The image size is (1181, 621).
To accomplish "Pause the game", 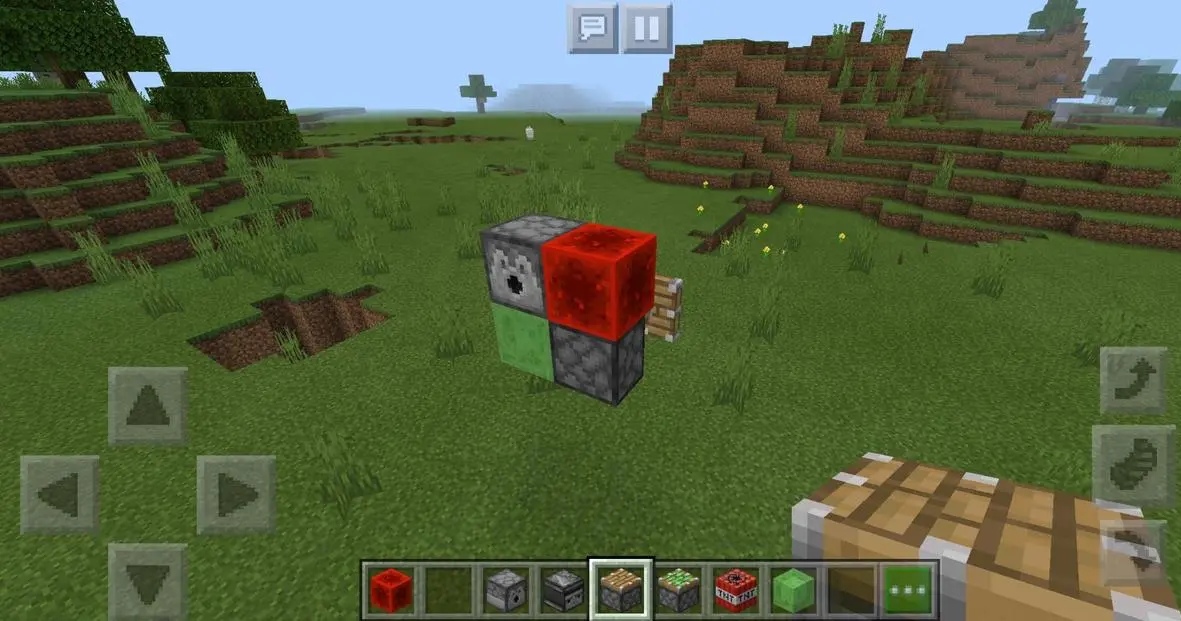I will pyautogui.click(x=647, y=28).
